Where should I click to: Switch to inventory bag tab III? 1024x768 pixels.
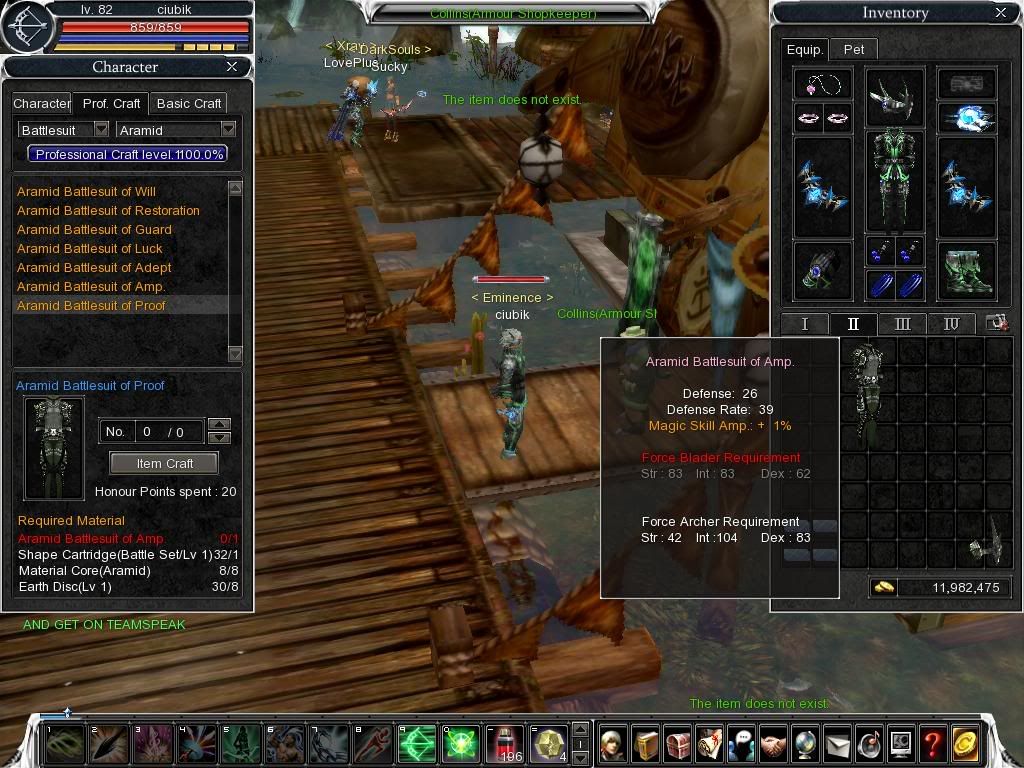coord(902,324)
